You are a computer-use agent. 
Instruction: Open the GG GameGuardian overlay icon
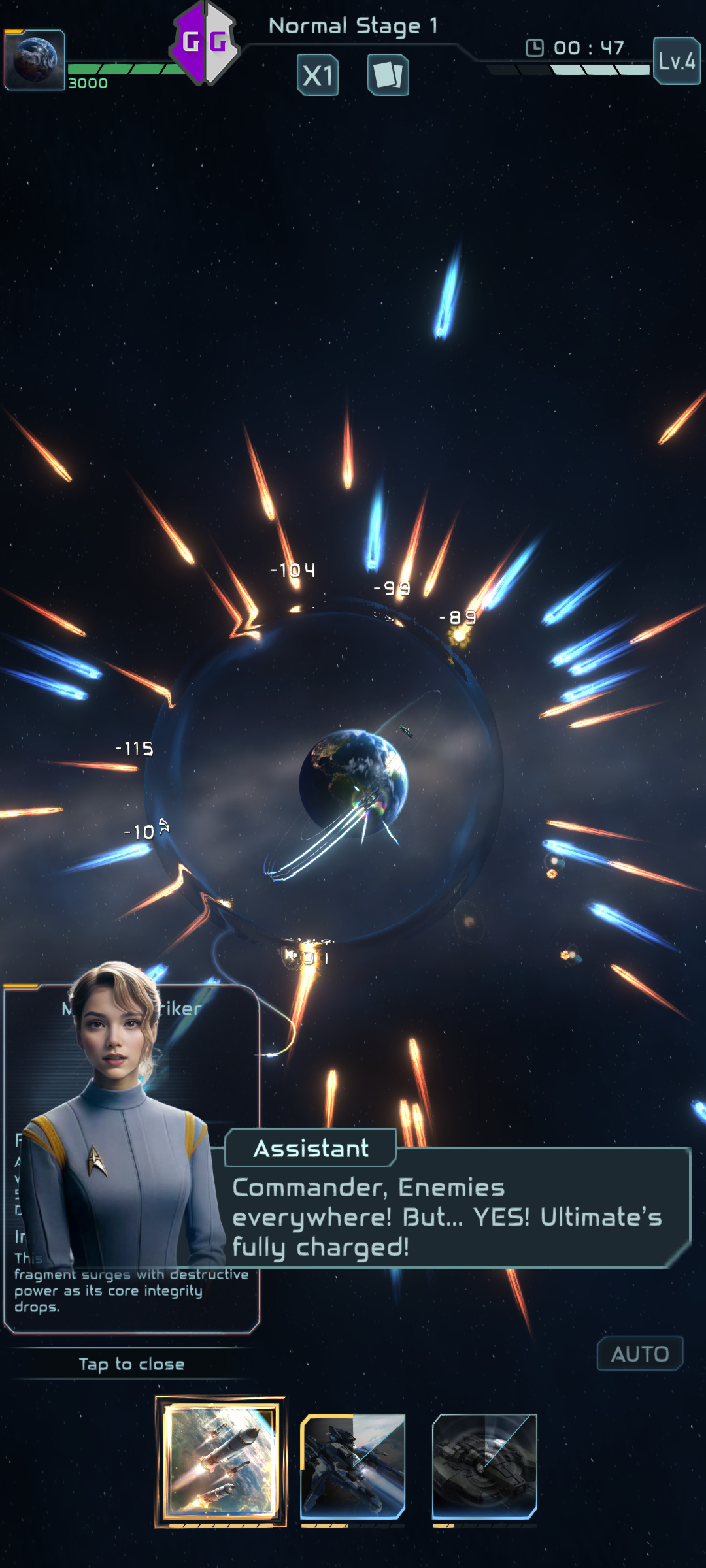pos(205,43)
